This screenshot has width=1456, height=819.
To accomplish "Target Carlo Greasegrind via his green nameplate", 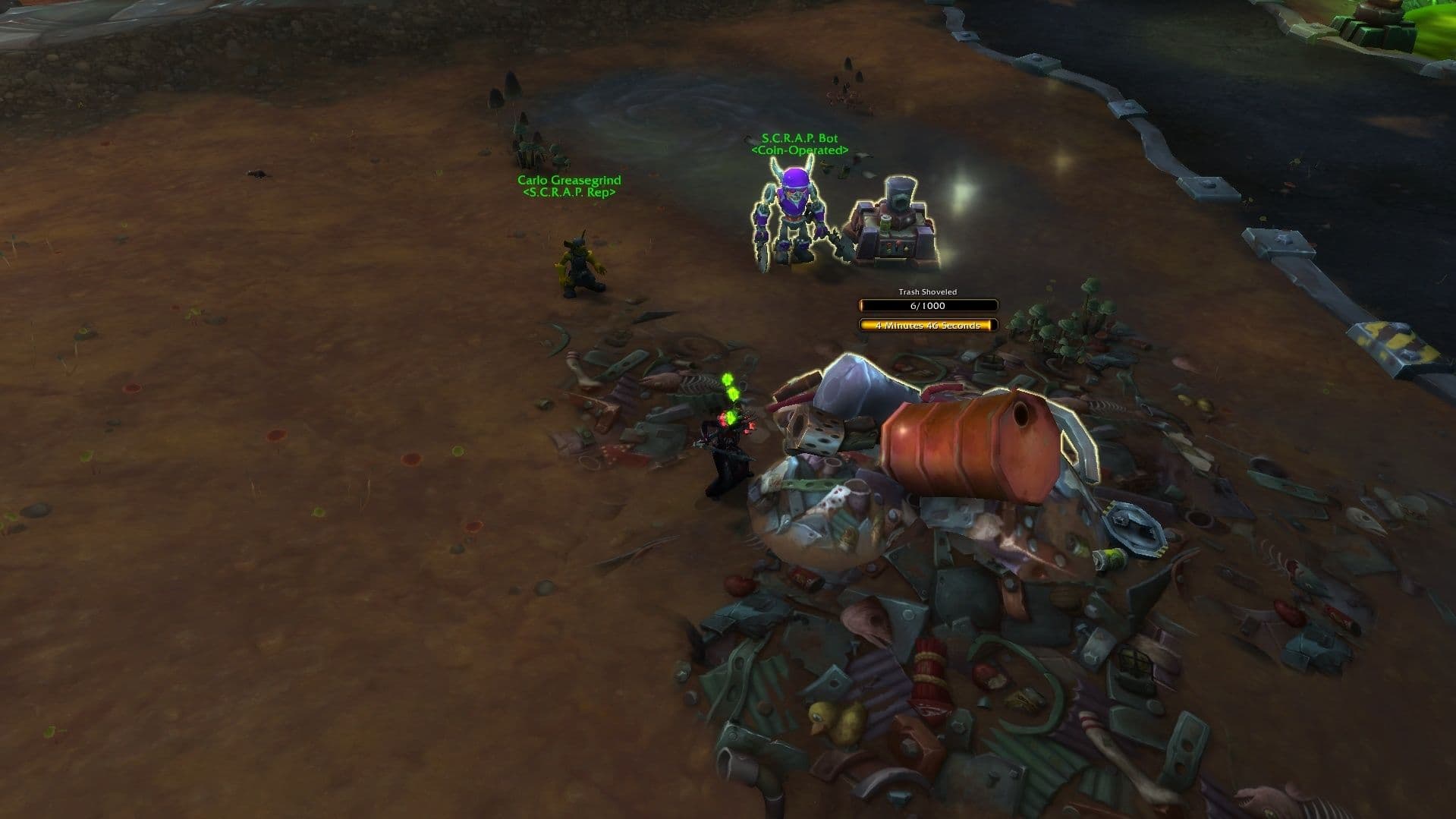I will (x=569, y=181).
